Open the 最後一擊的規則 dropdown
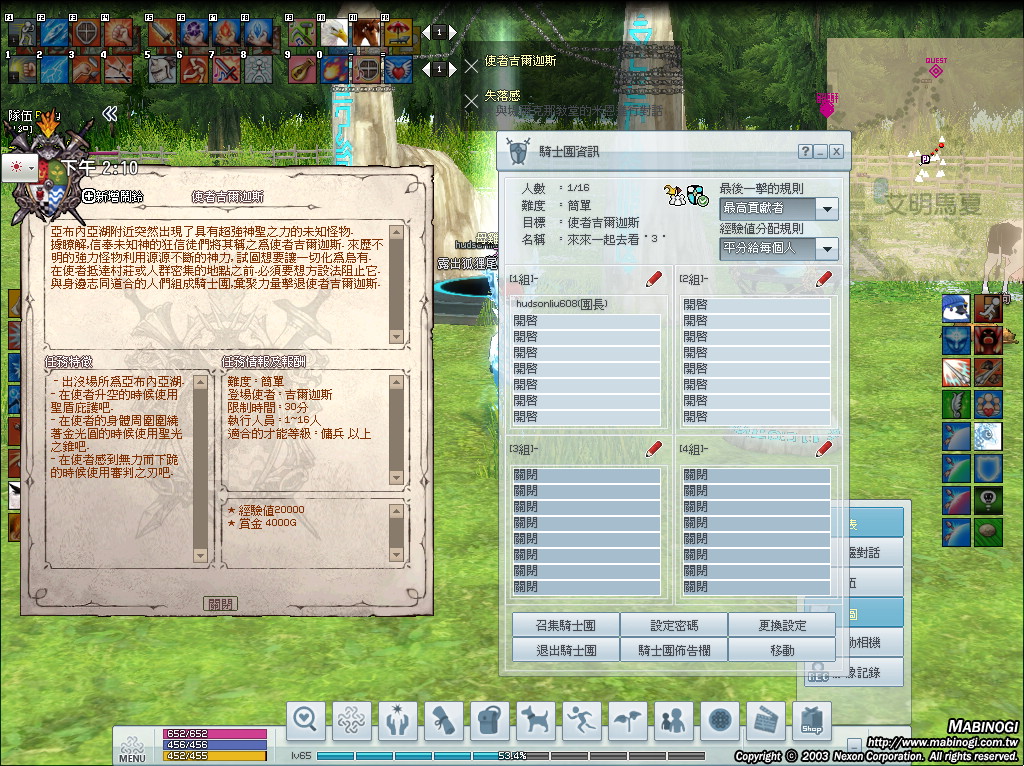 826,209
